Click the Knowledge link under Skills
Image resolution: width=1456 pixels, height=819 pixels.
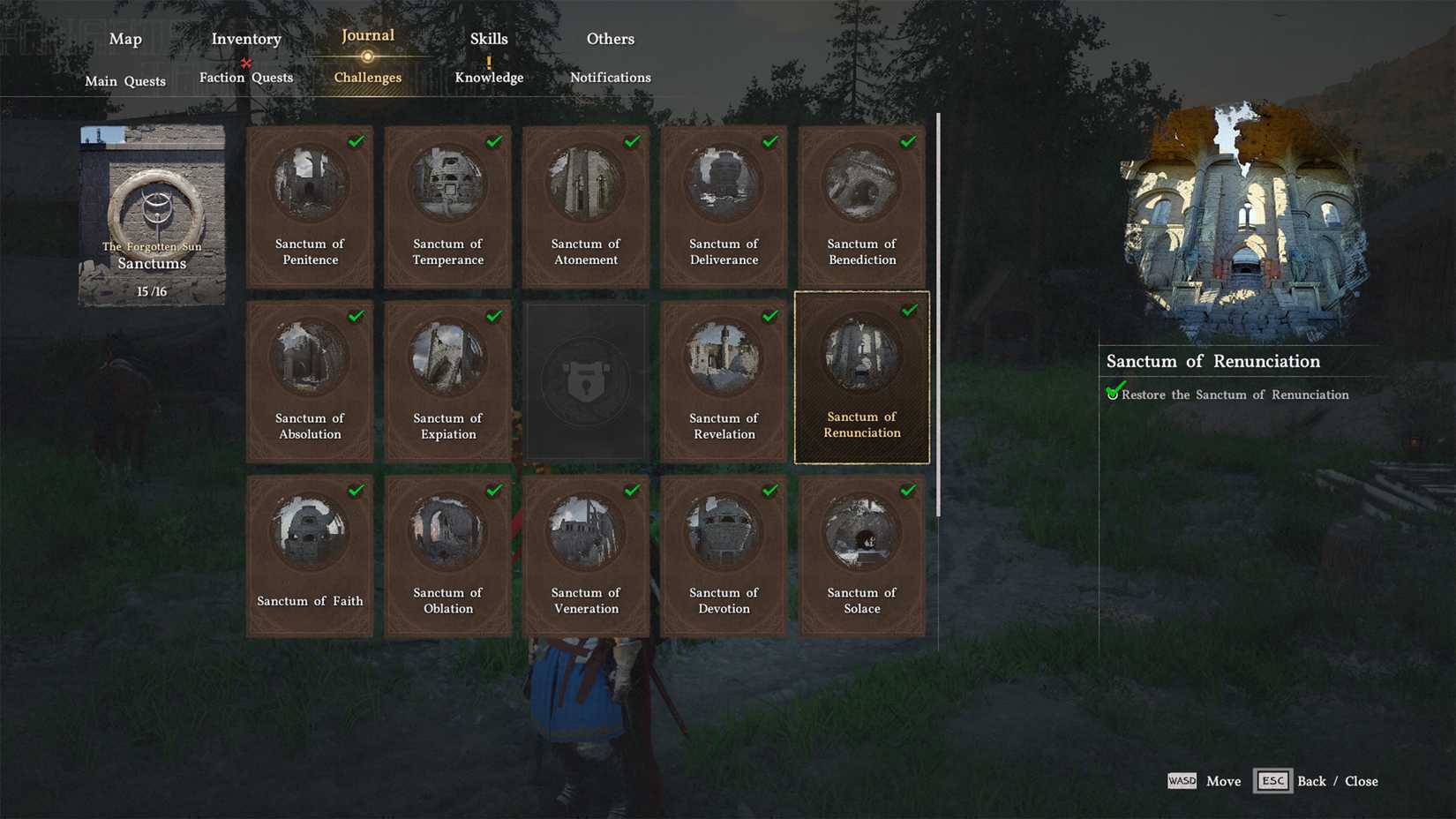(x=489, y=78)
